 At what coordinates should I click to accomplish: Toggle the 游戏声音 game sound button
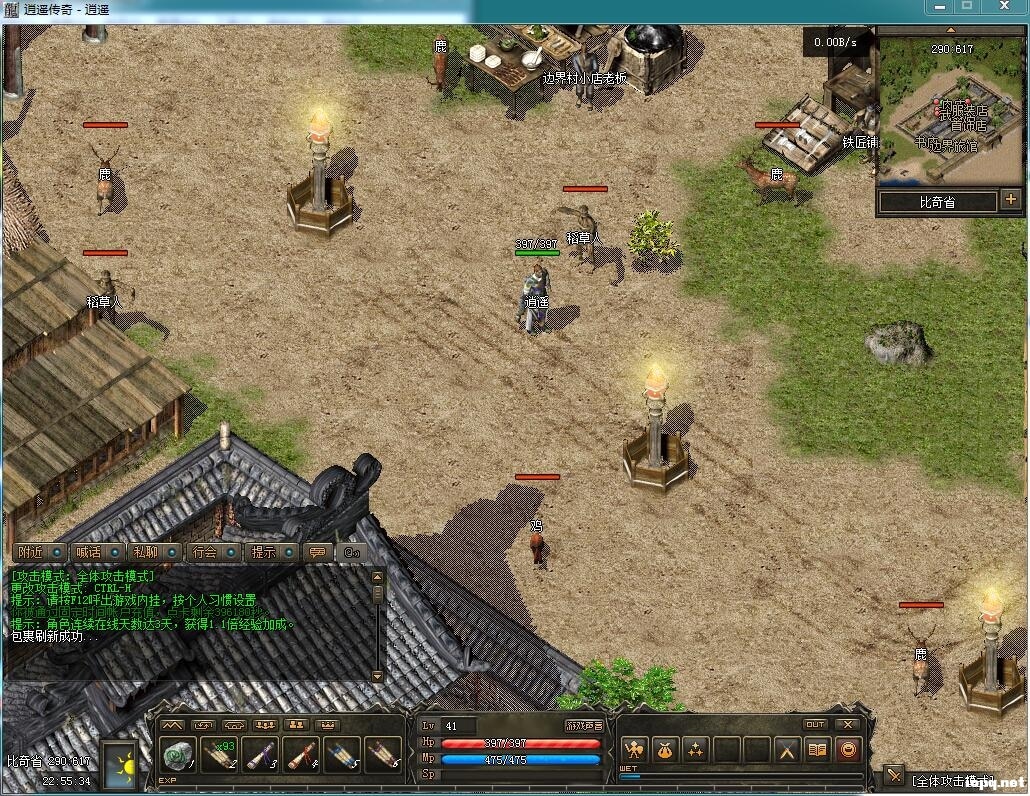click(x=584, y=726)
